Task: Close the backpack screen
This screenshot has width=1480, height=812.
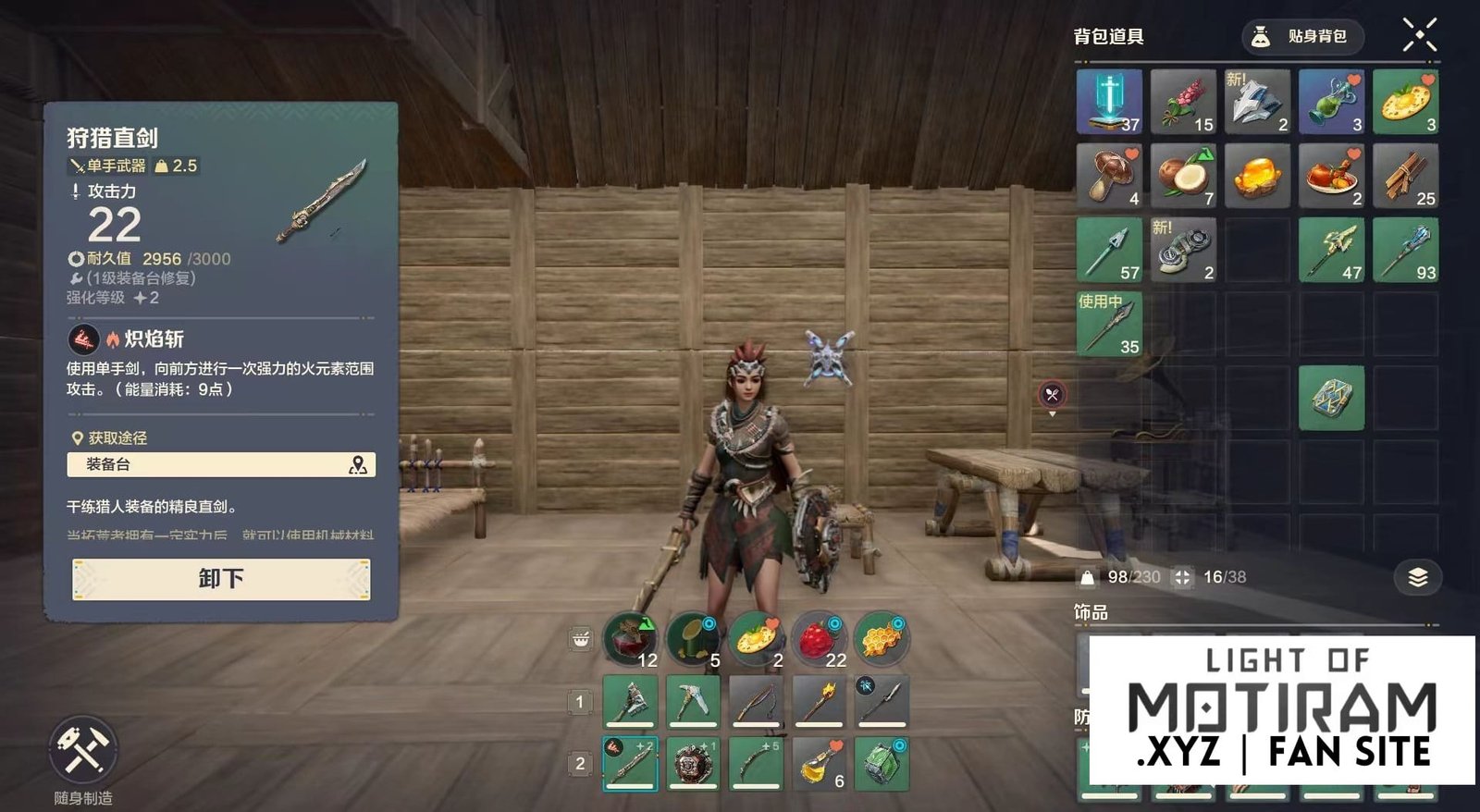Action: point(1419,35)
